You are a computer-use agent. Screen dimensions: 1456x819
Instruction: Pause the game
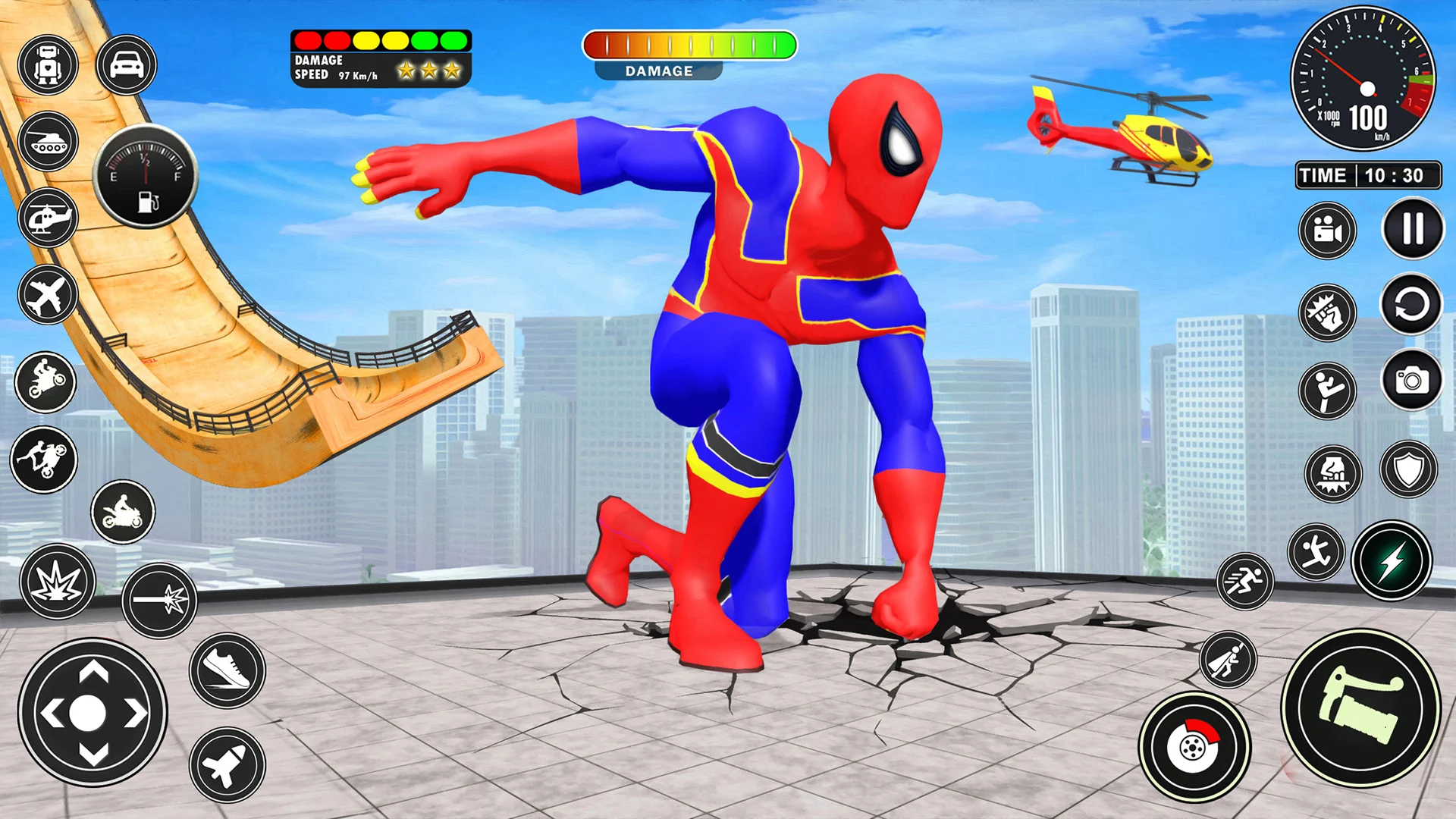[x=1412, y=228]
